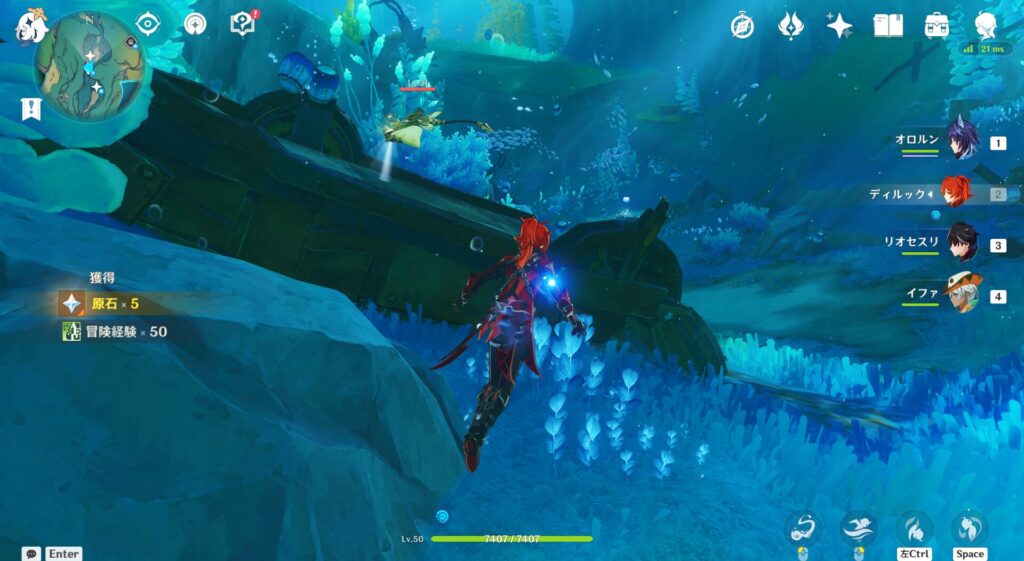Open the circular minimap
This screenshot has width=1024, height=561.
point(86,64)
